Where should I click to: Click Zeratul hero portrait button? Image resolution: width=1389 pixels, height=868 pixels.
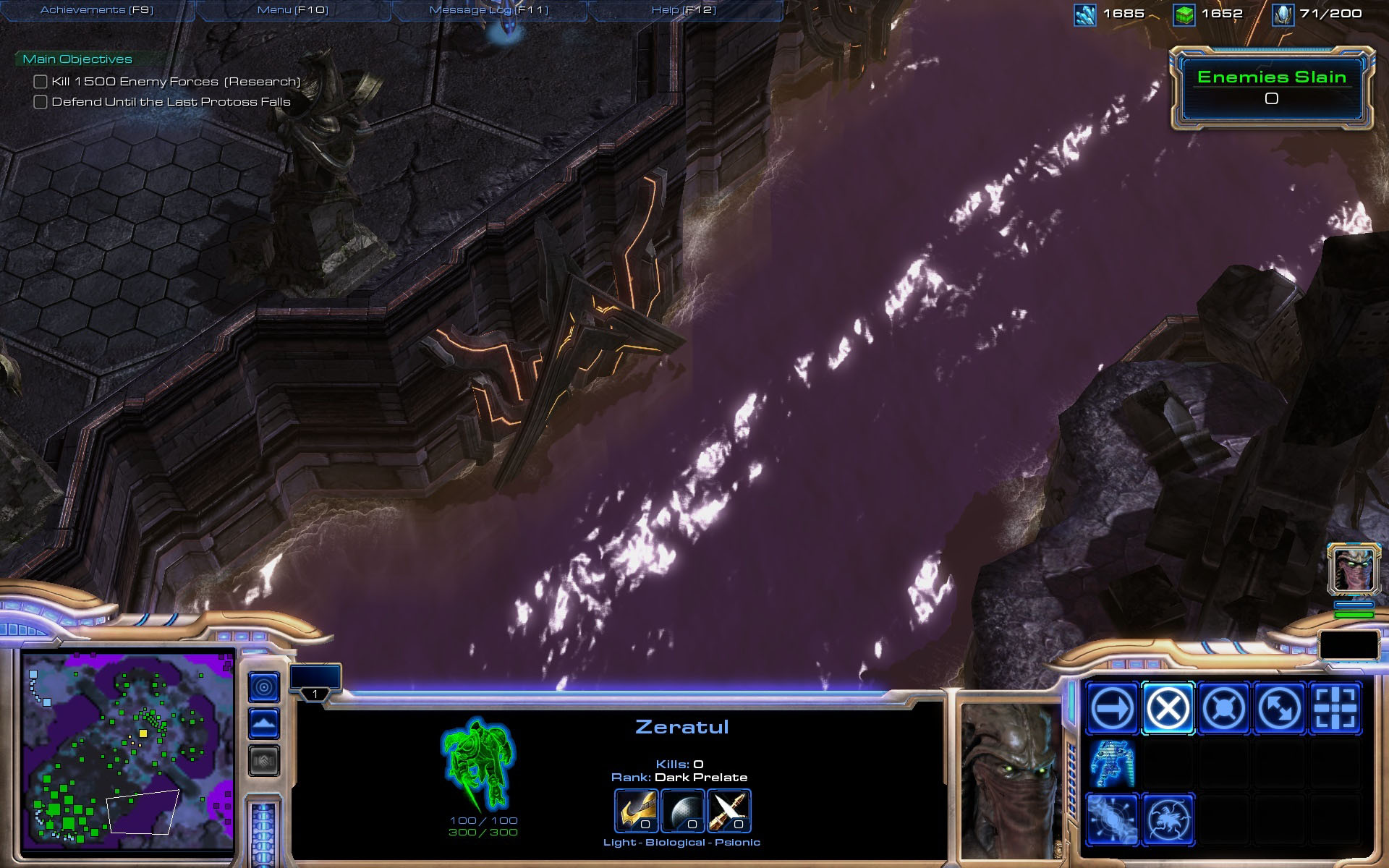[x=1353, y=569]
